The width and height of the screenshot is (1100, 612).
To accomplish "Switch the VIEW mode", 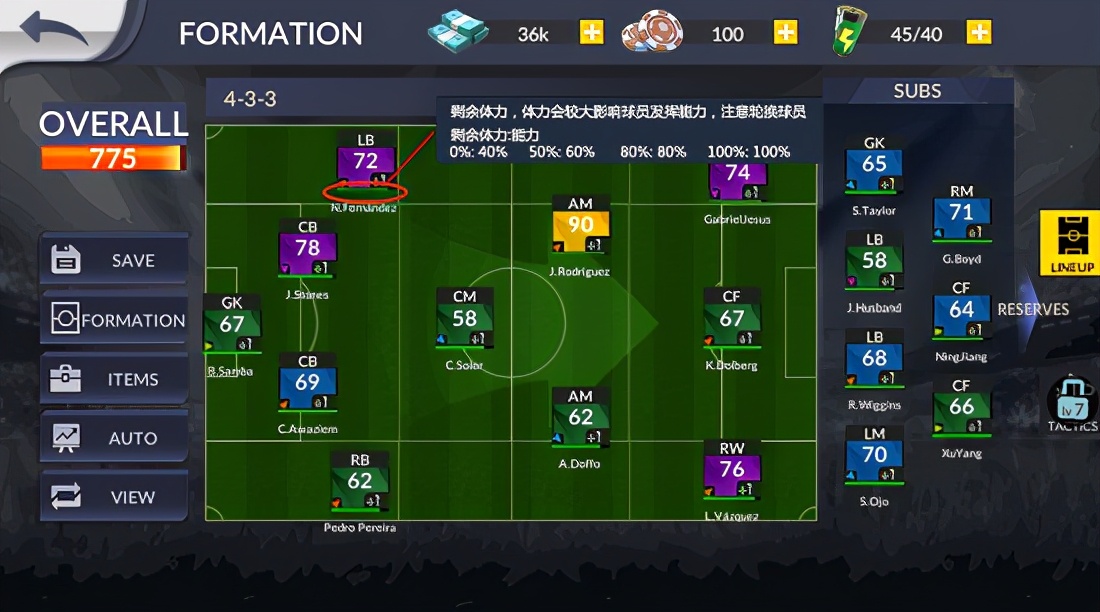I will (x=114, y=497).
